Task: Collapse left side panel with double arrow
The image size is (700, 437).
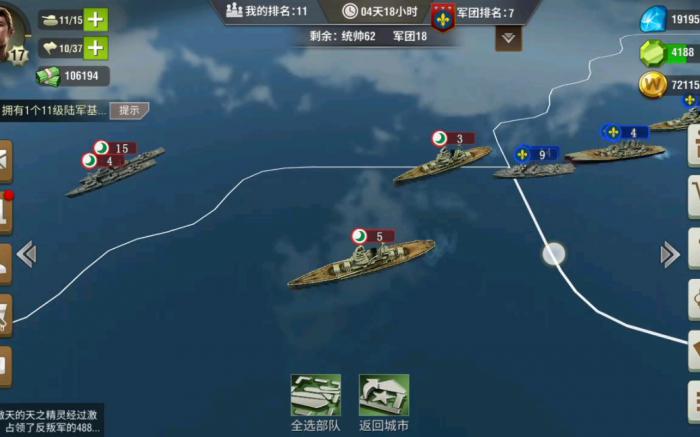Action: tap(27, 254)
